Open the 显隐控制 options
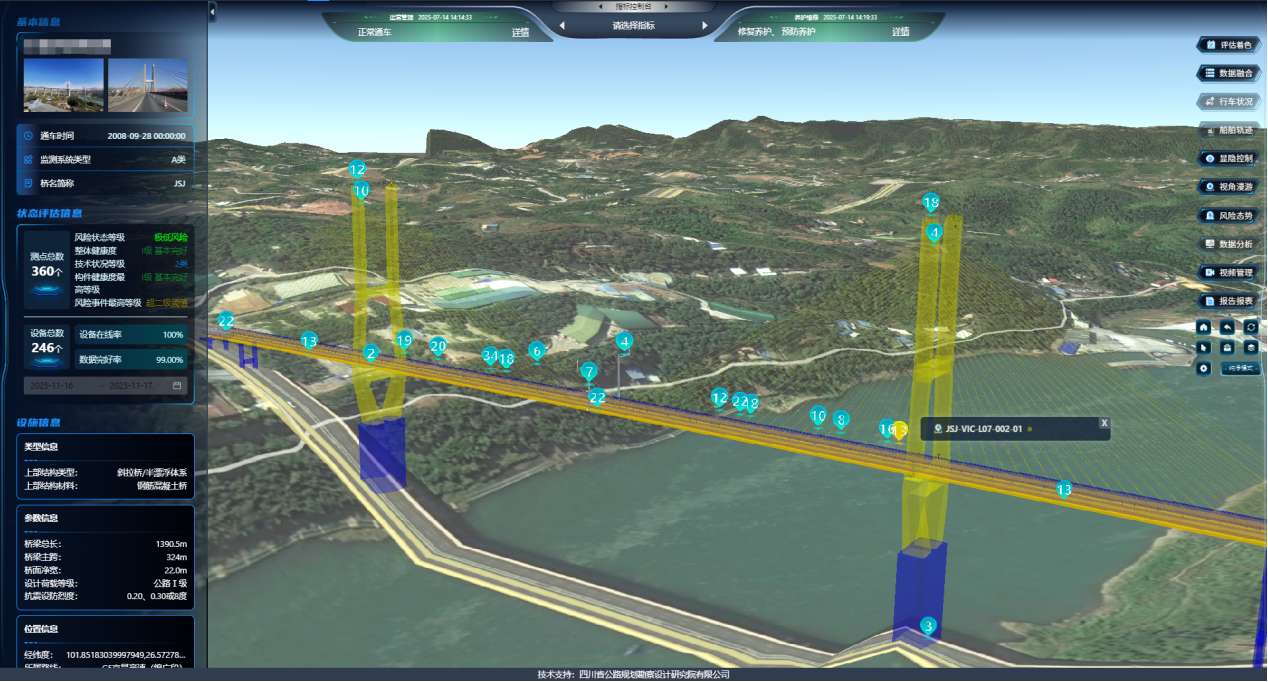1268x682 pixels. pyautogui.click(x=1229, y=158)
